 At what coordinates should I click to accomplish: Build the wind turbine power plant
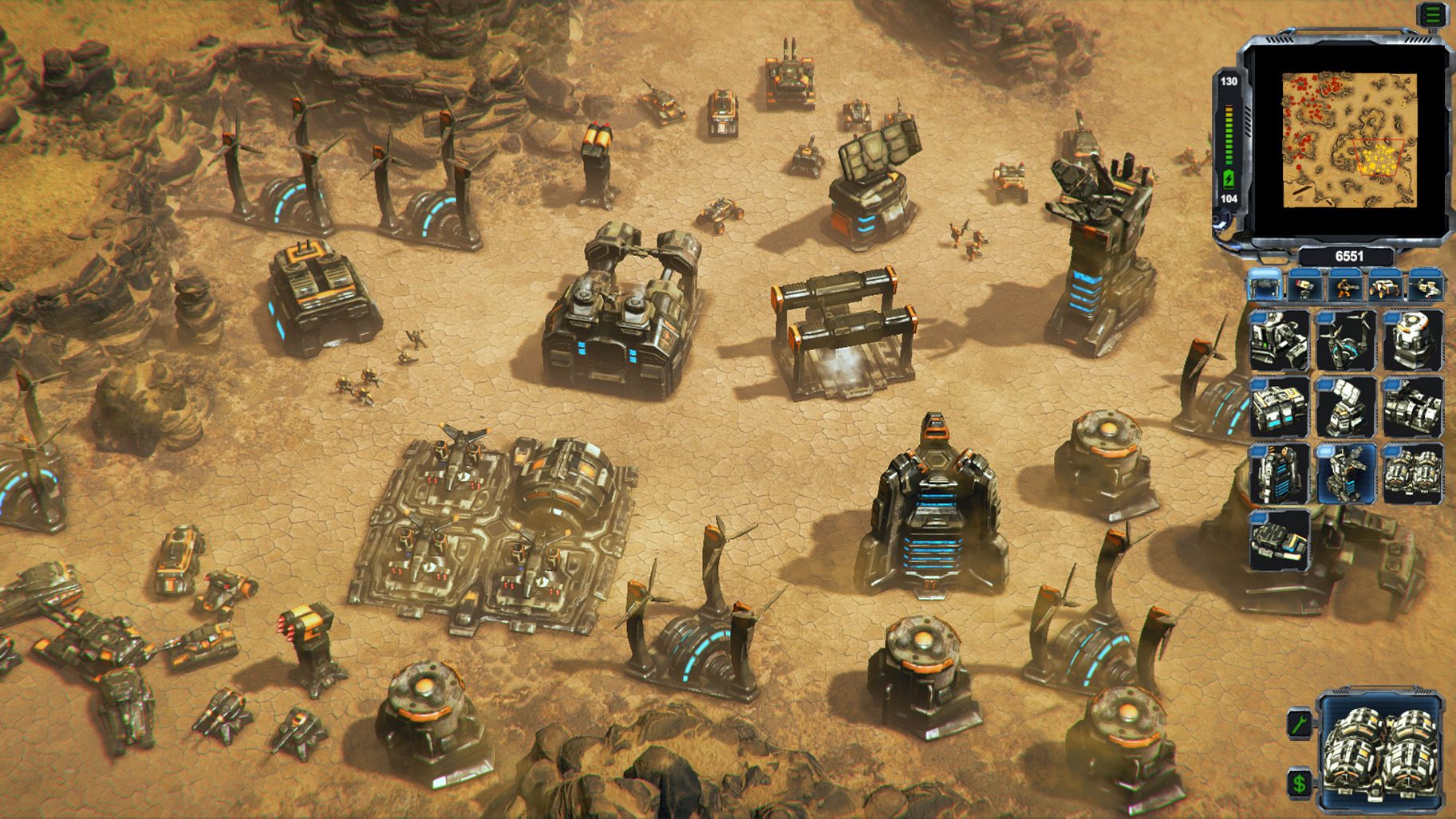(1346, 341)
